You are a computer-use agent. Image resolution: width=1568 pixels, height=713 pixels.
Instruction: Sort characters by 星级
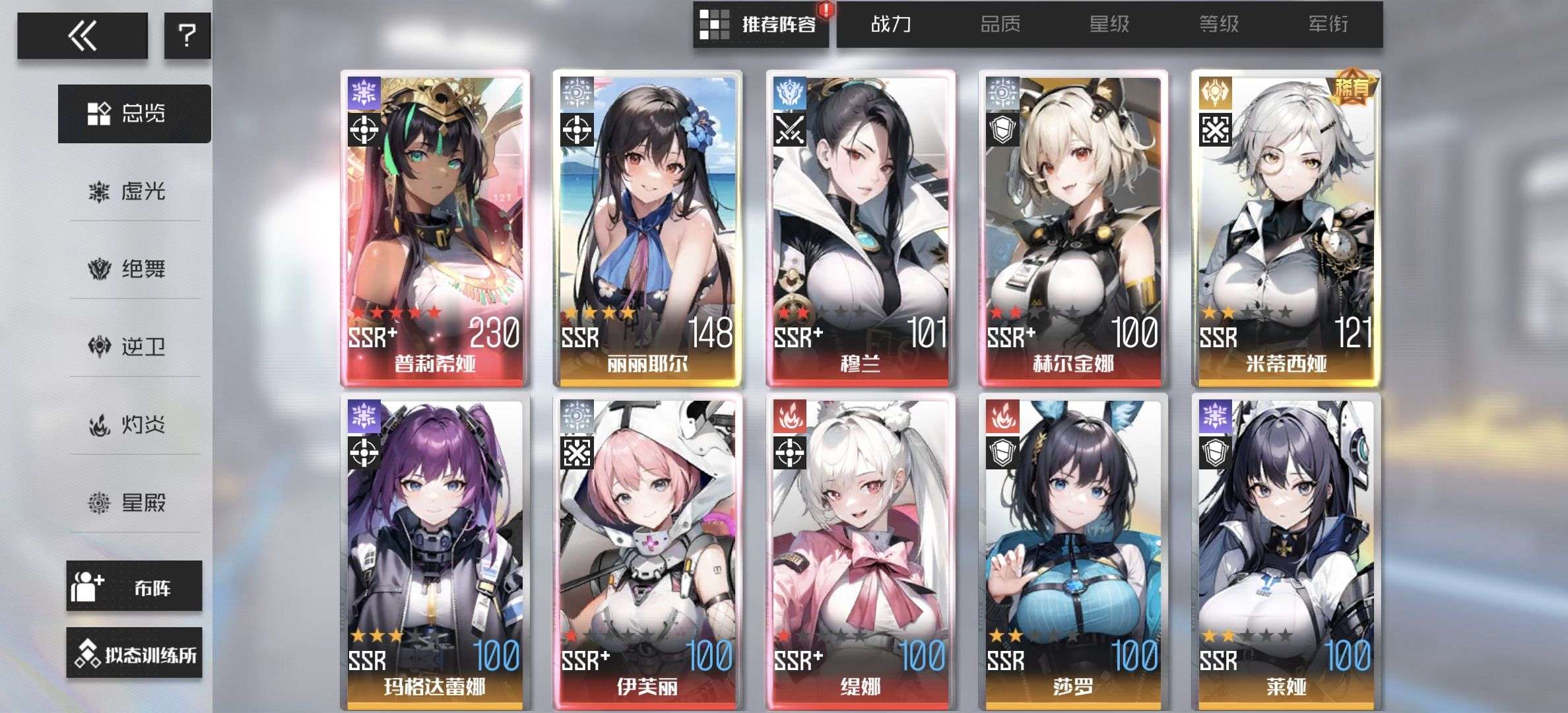tap(1109, 25)
